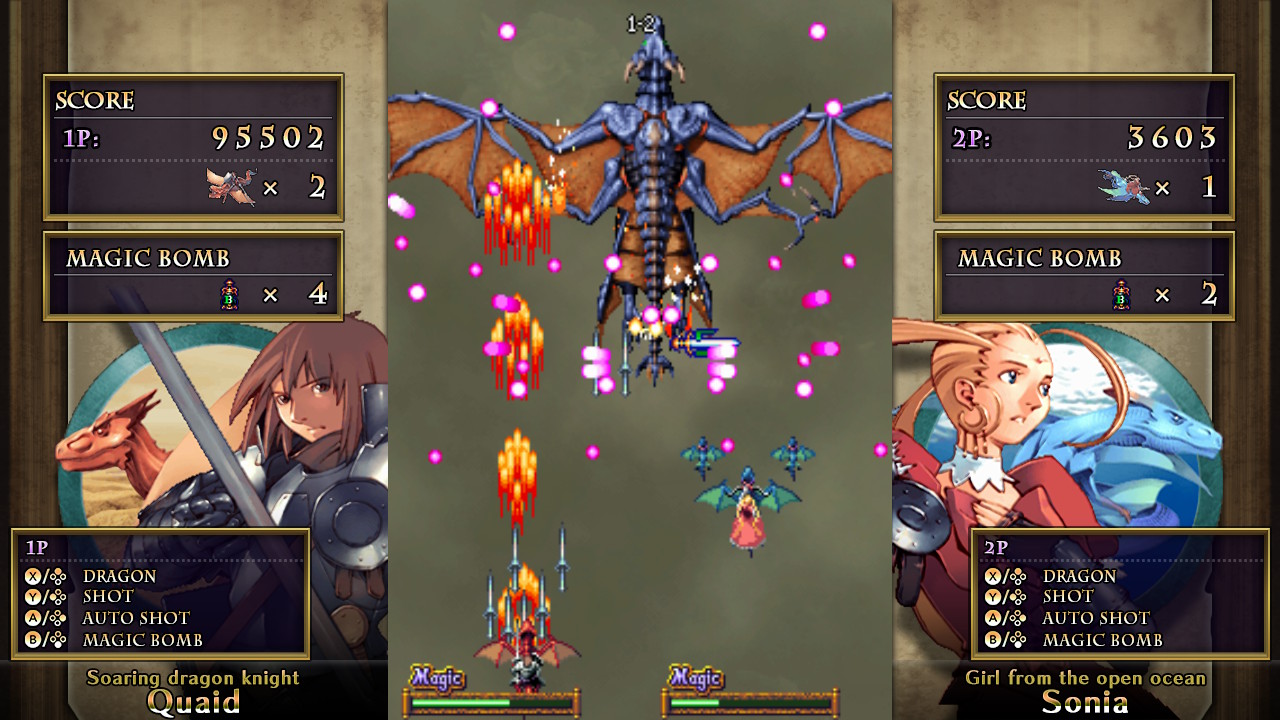1280x720 pixels.
Task: Click the Quaid character name label
Action: [193, 703]
